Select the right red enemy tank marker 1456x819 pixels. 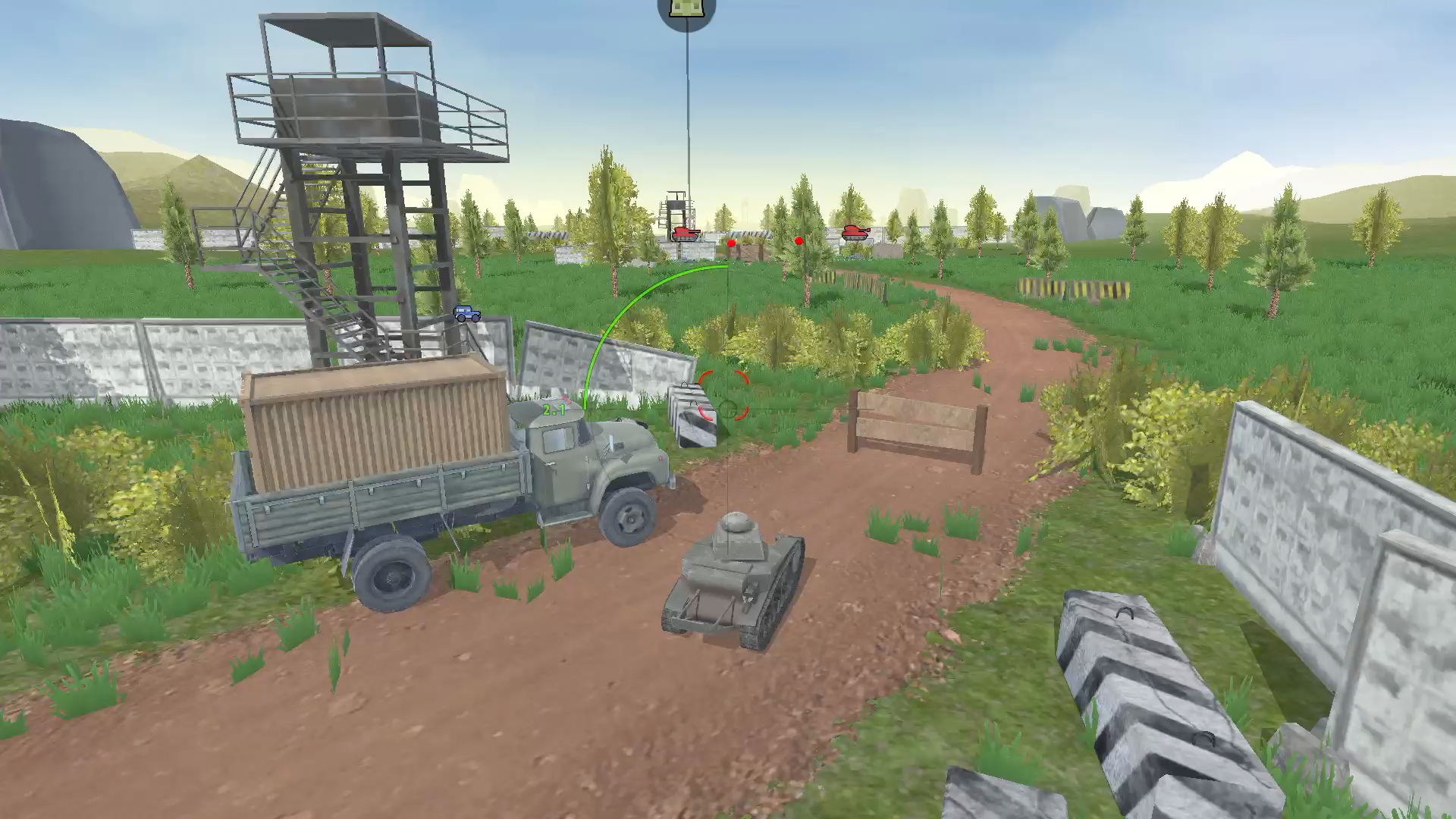point(854,233)
